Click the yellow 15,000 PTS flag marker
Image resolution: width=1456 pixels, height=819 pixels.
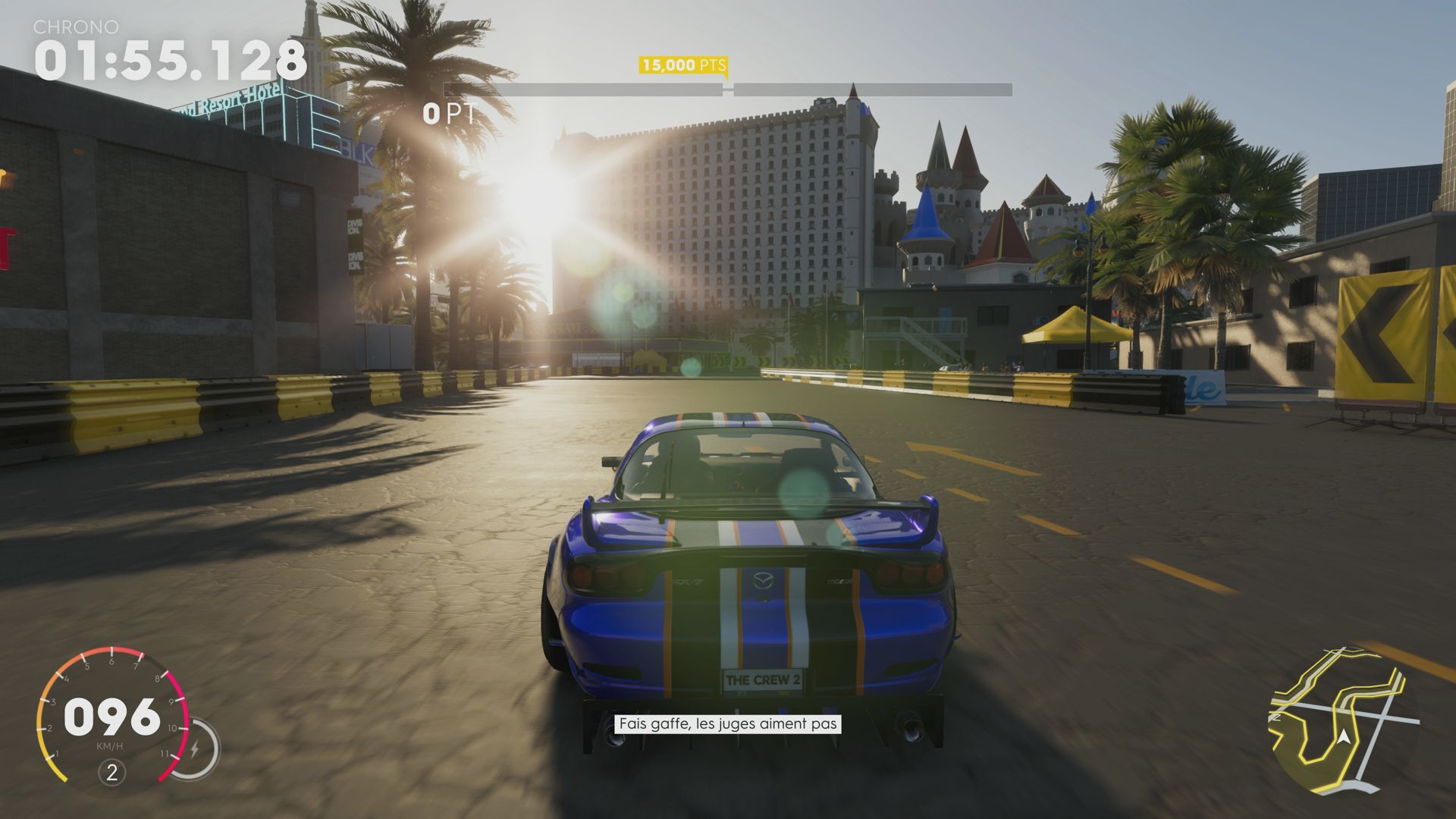[x=682, y=66]
